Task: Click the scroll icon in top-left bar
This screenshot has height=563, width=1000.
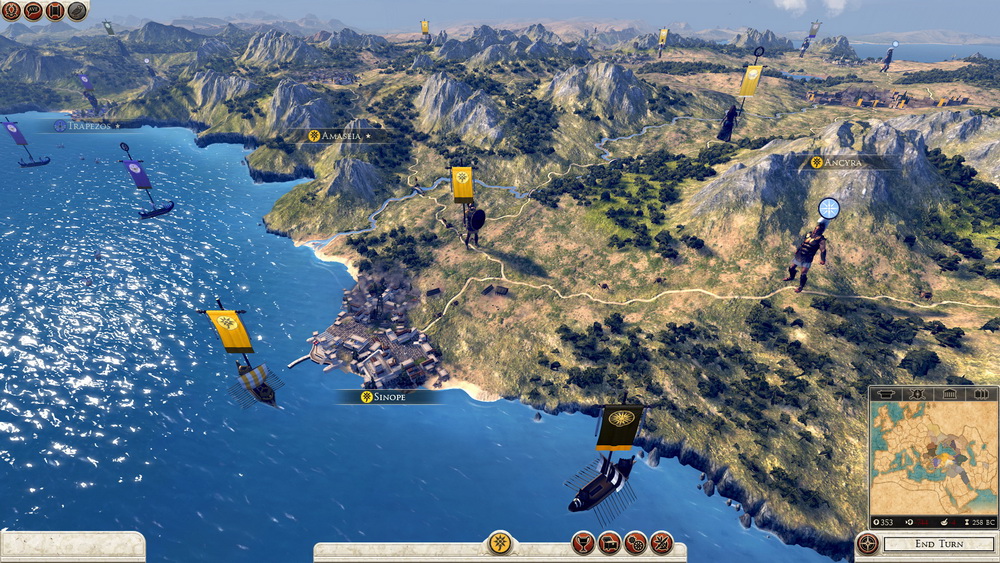Action: click(55, 11)
